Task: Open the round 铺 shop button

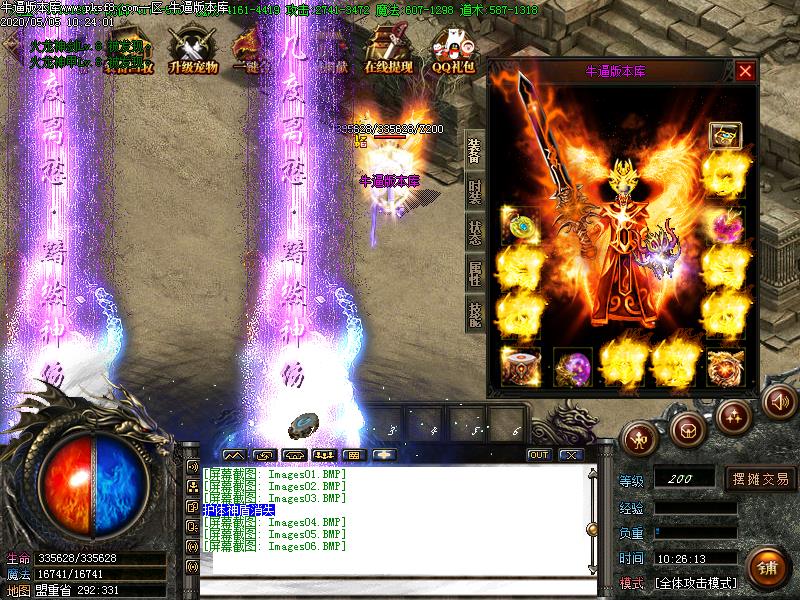Action: tap(765, 567)
